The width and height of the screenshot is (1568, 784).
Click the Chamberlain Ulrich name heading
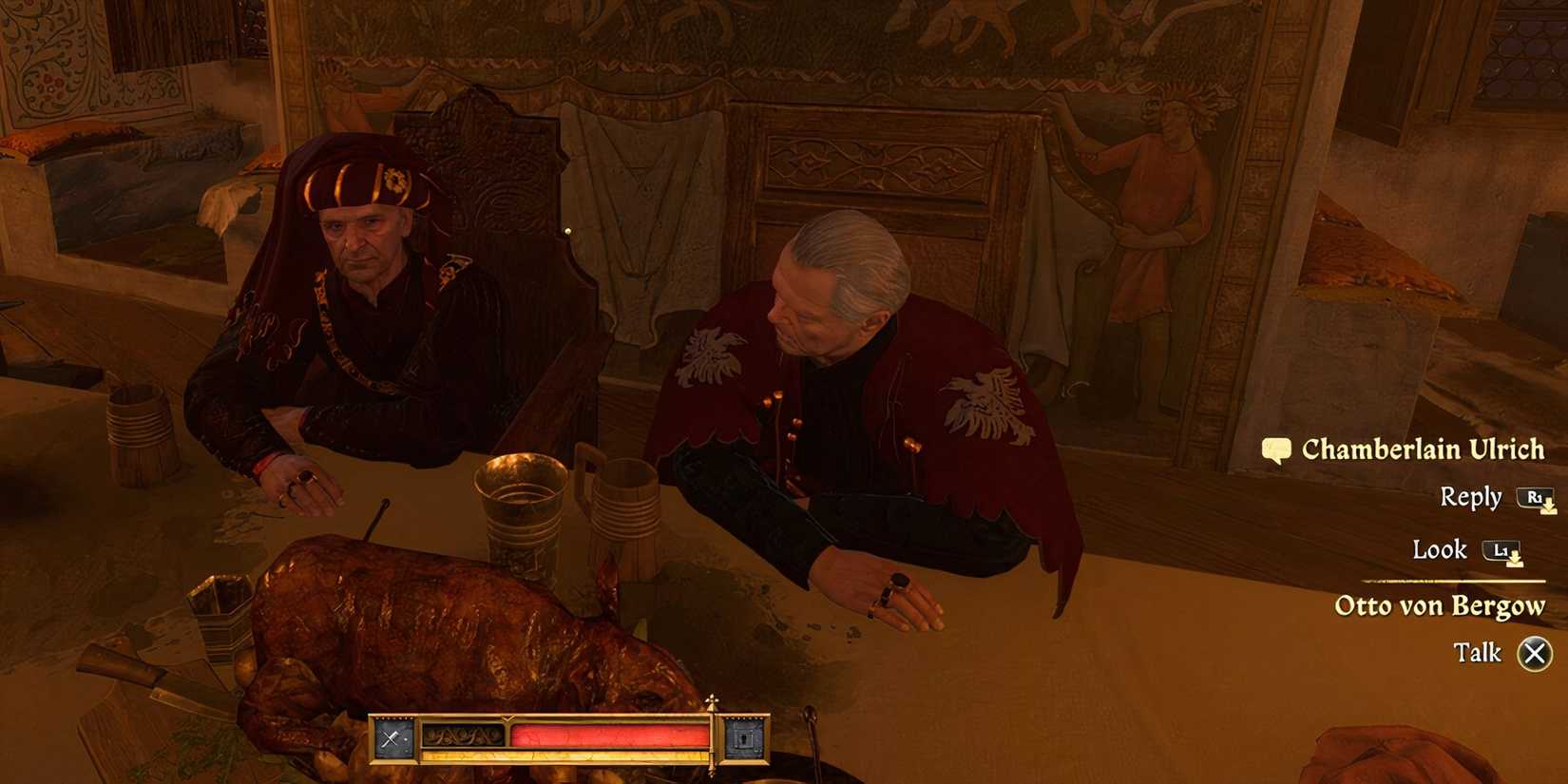coord(1424,449)
